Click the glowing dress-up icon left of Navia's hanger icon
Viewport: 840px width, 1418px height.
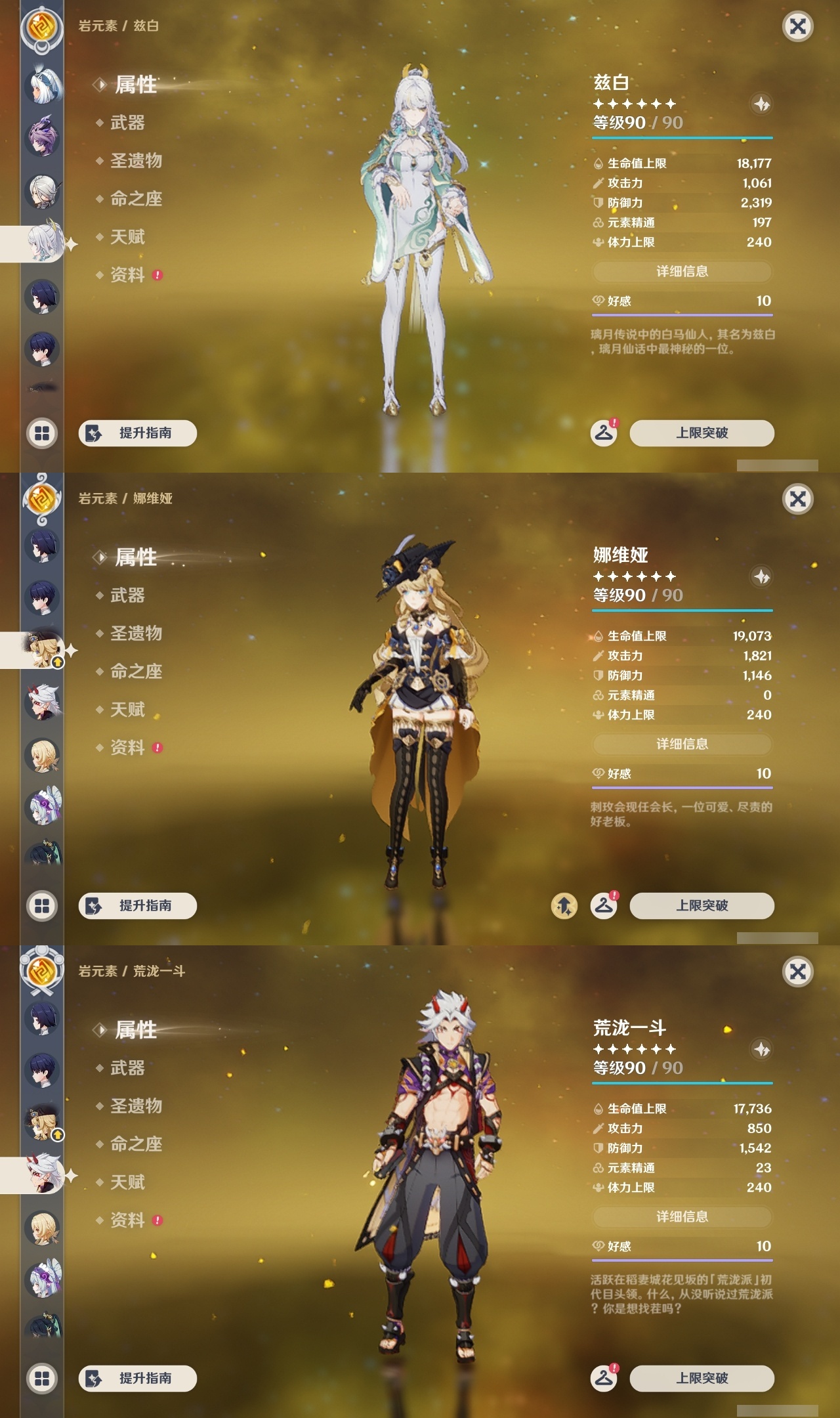coord(564,905)
